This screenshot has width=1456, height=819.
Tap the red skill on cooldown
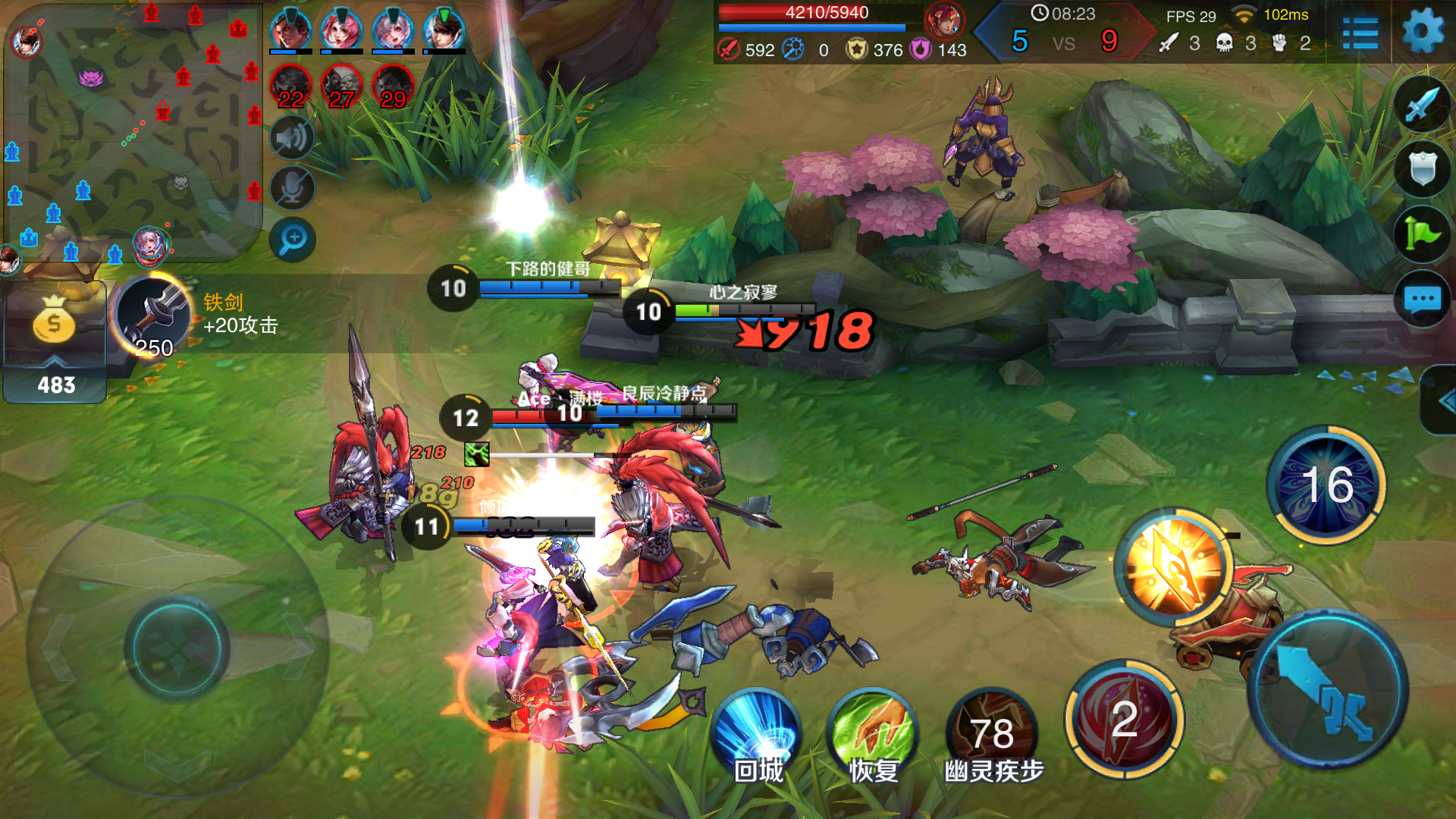click(1124, 719)
